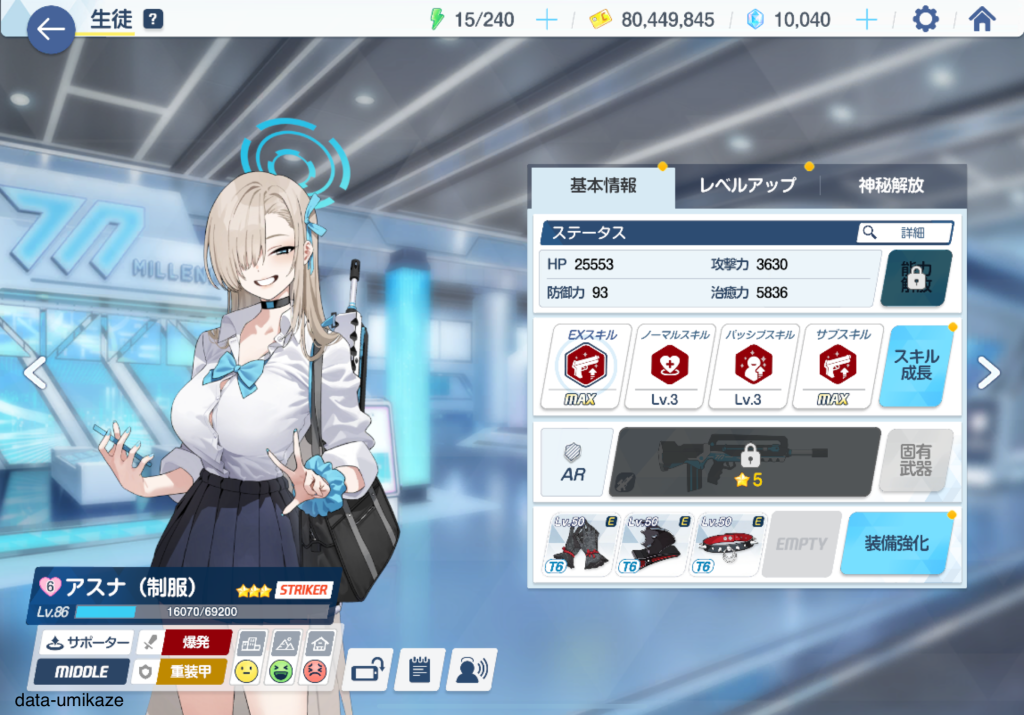The image size is (1024, 715).
Task: Select the 基本情報 tab
Action: [603, 186]
